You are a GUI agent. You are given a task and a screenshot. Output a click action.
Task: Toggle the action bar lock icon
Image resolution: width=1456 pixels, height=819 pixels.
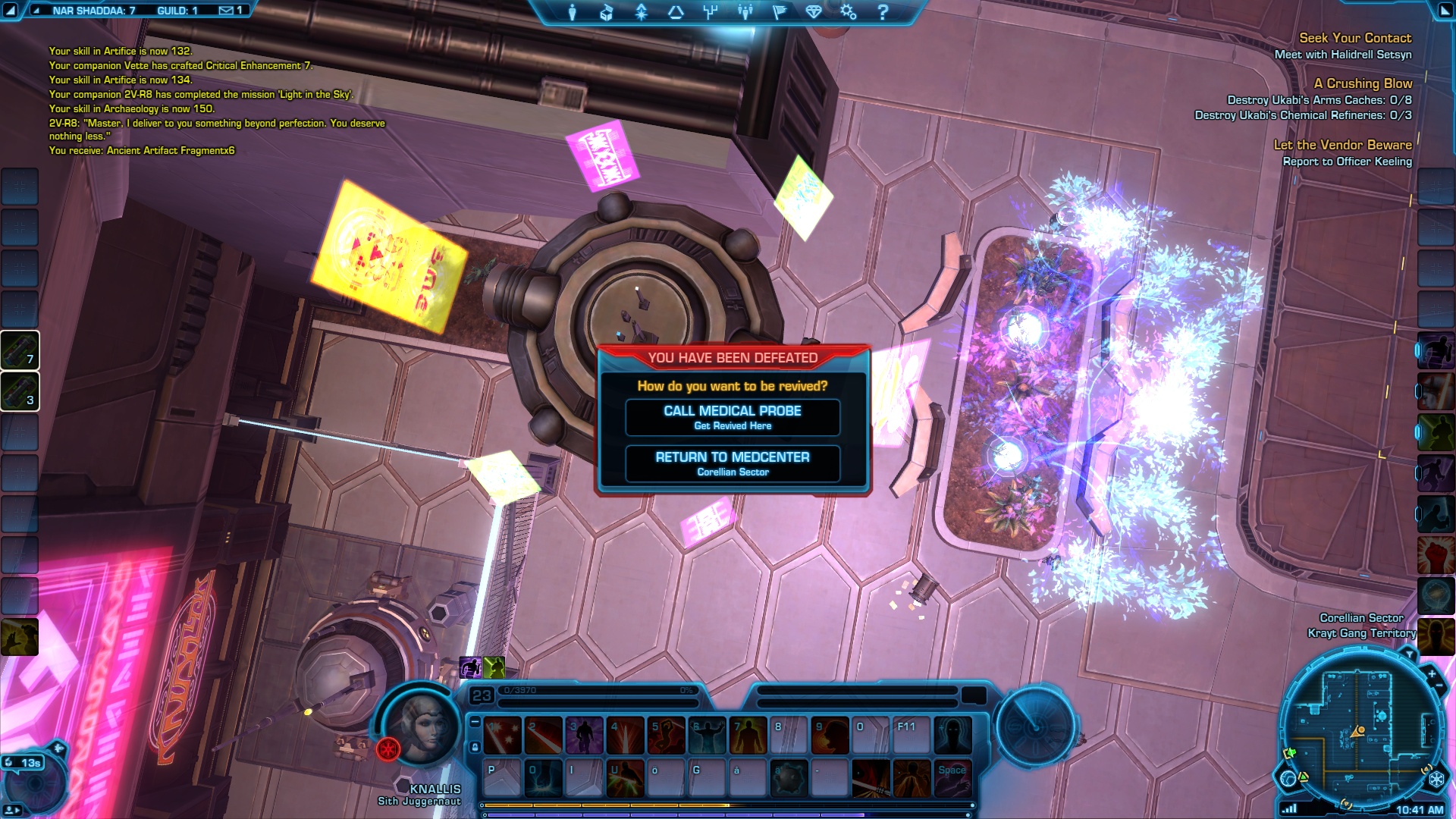click(475, 747)
